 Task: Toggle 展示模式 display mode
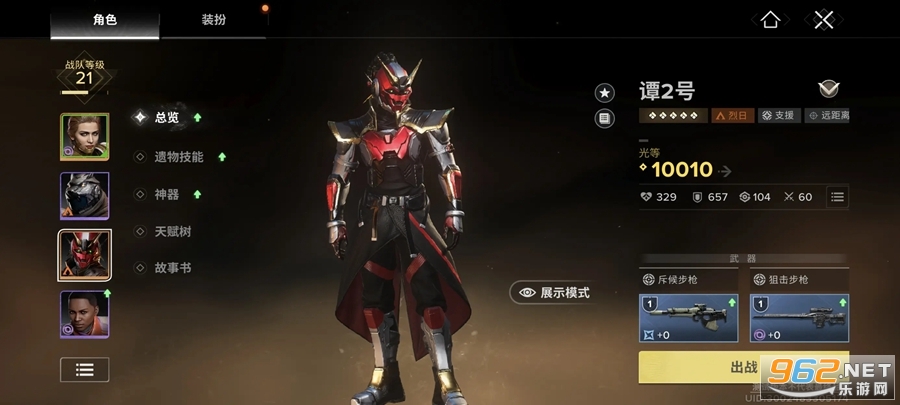pyautogui.click(x=551, y=292)
